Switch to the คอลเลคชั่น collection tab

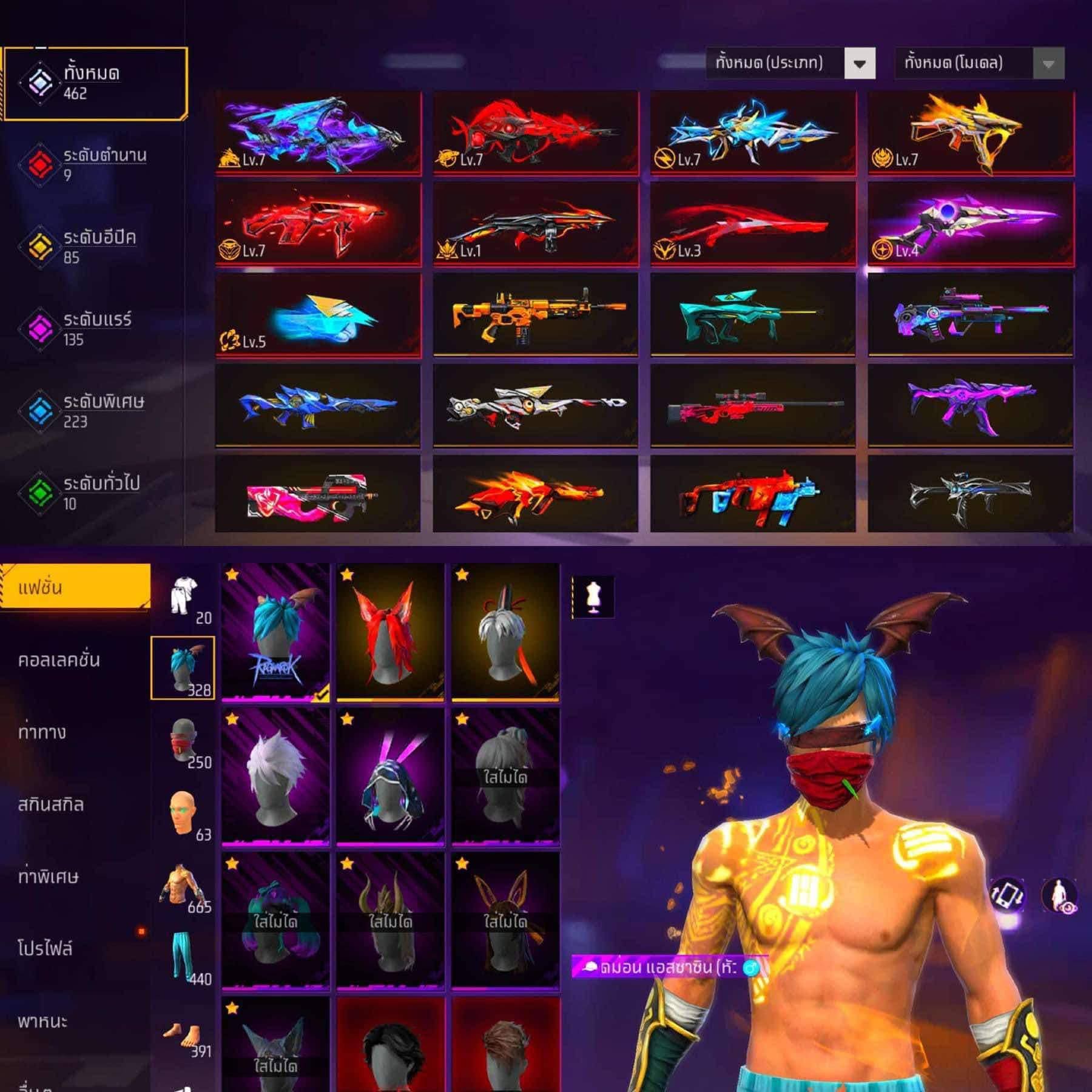[x=59, y=660]
